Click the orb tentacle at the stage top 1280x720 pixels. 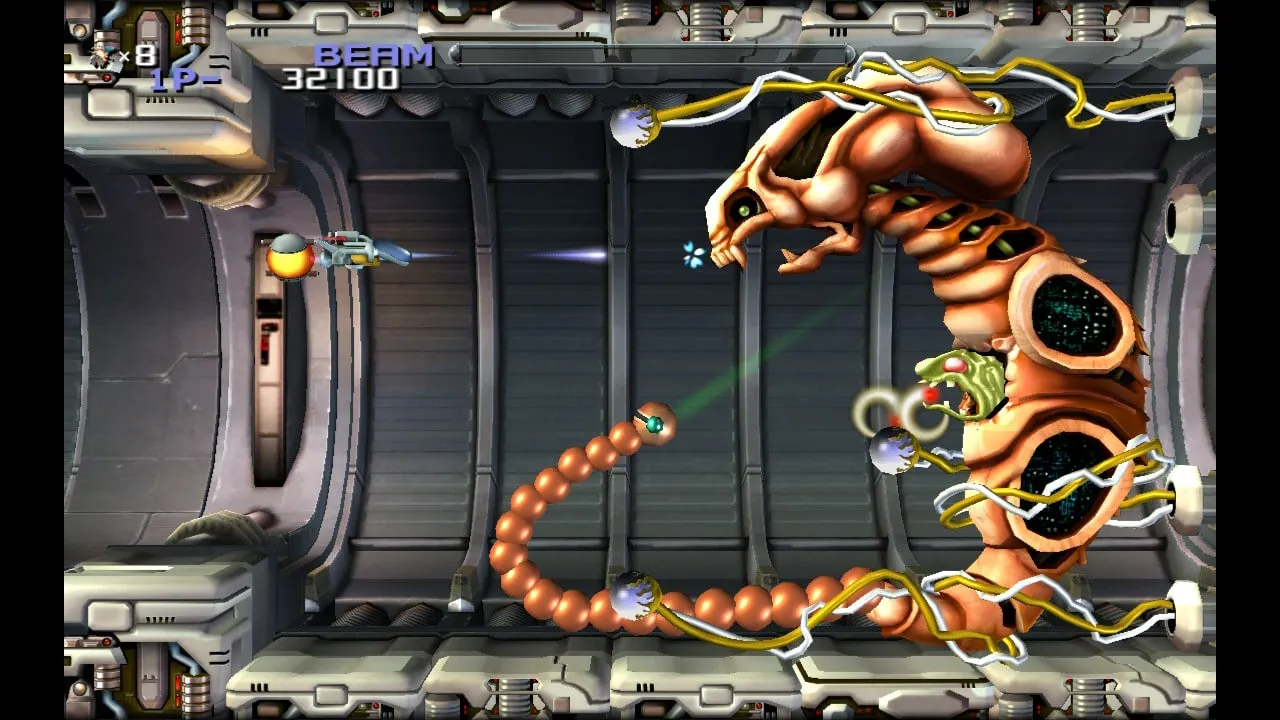click(x=631, y=128)
